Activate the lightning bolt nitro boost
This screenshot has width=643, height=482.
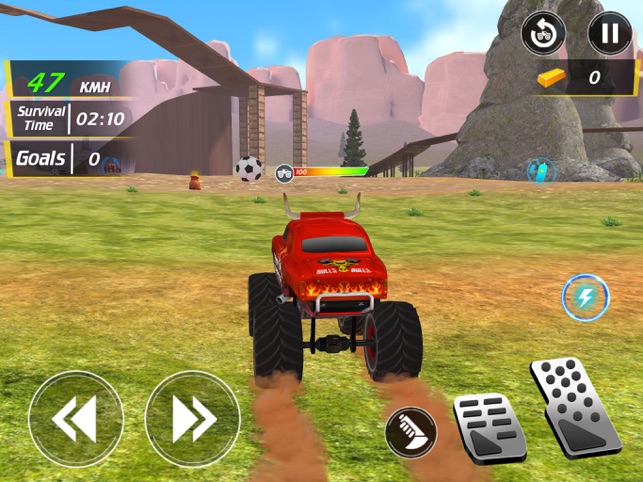coord(585,297)
